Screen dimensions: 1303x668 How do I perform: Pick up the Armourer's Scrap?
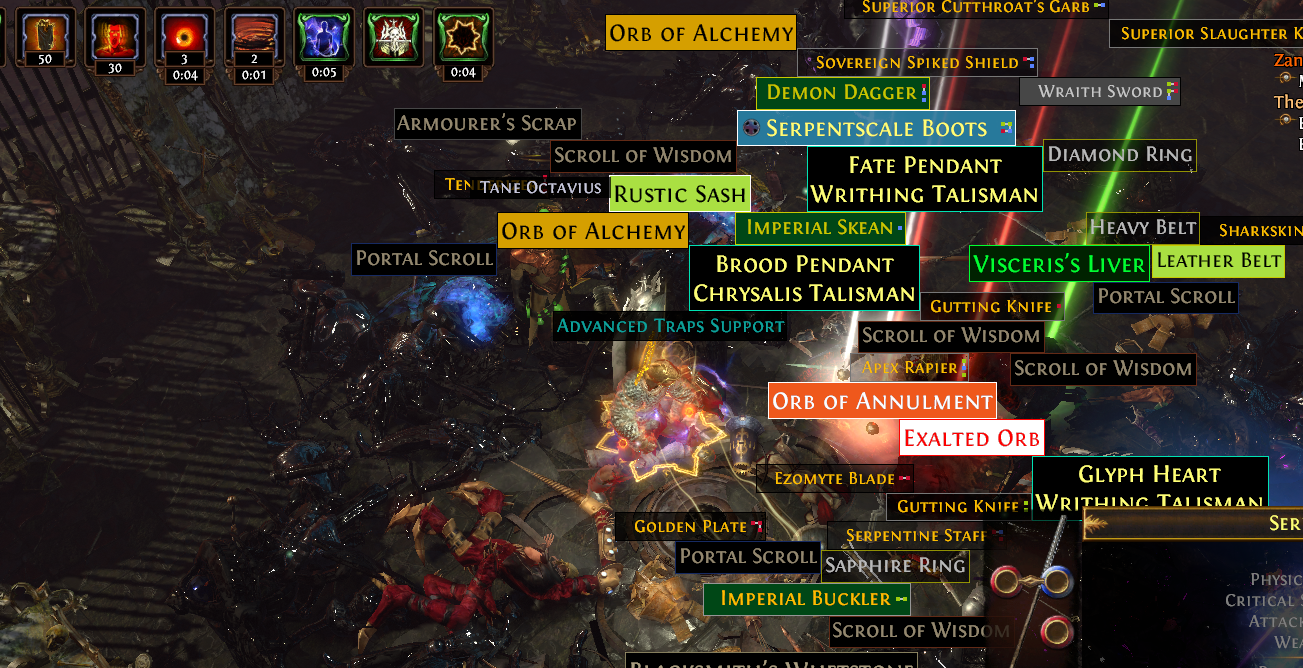coord(487,124)
